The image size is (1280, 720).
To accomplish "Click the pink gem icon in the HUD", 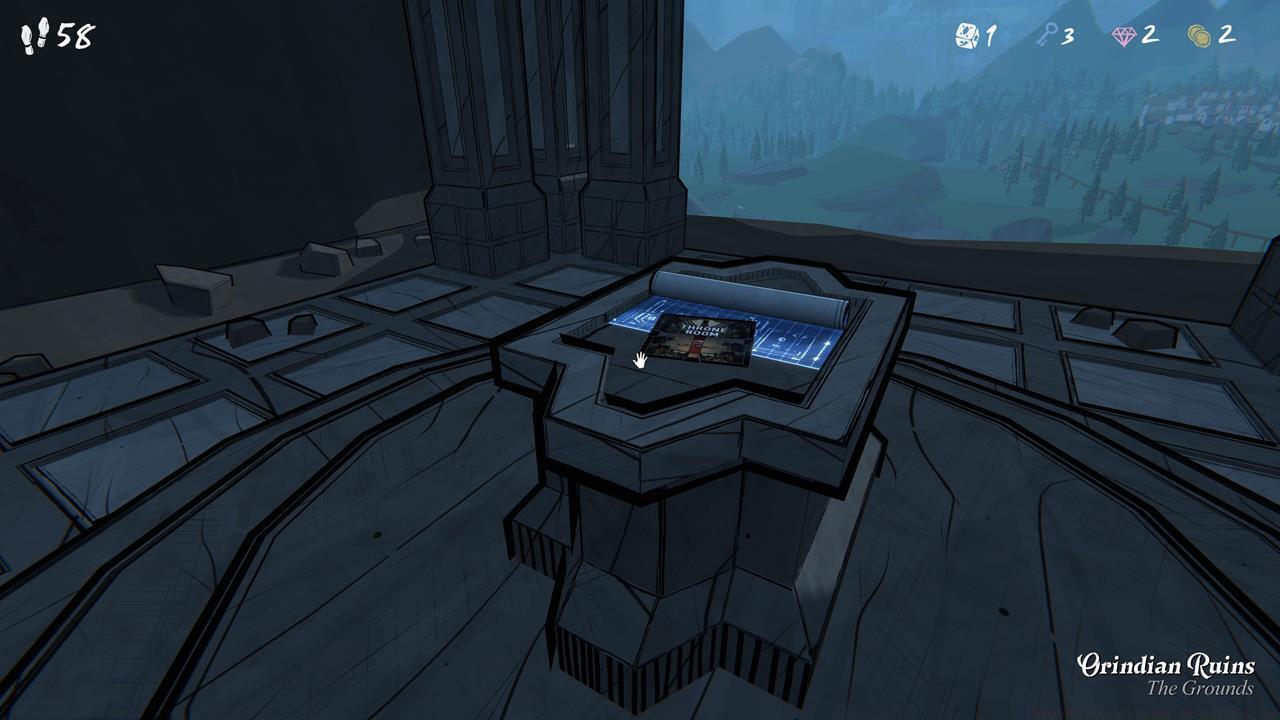I will [x=1126, y=35].
